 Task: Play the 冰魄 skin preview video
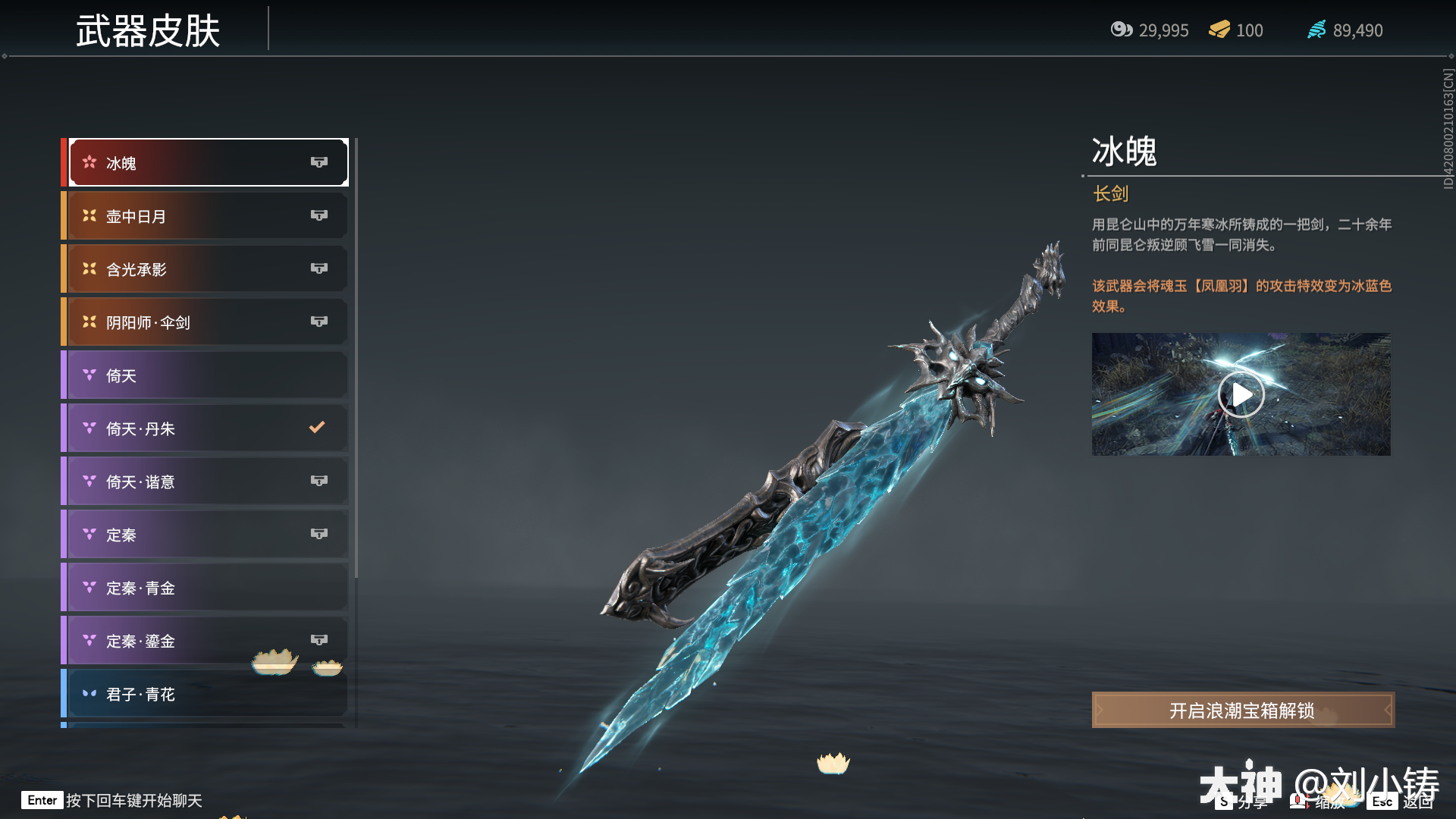pyautogui.click(x=1241, y=394)
